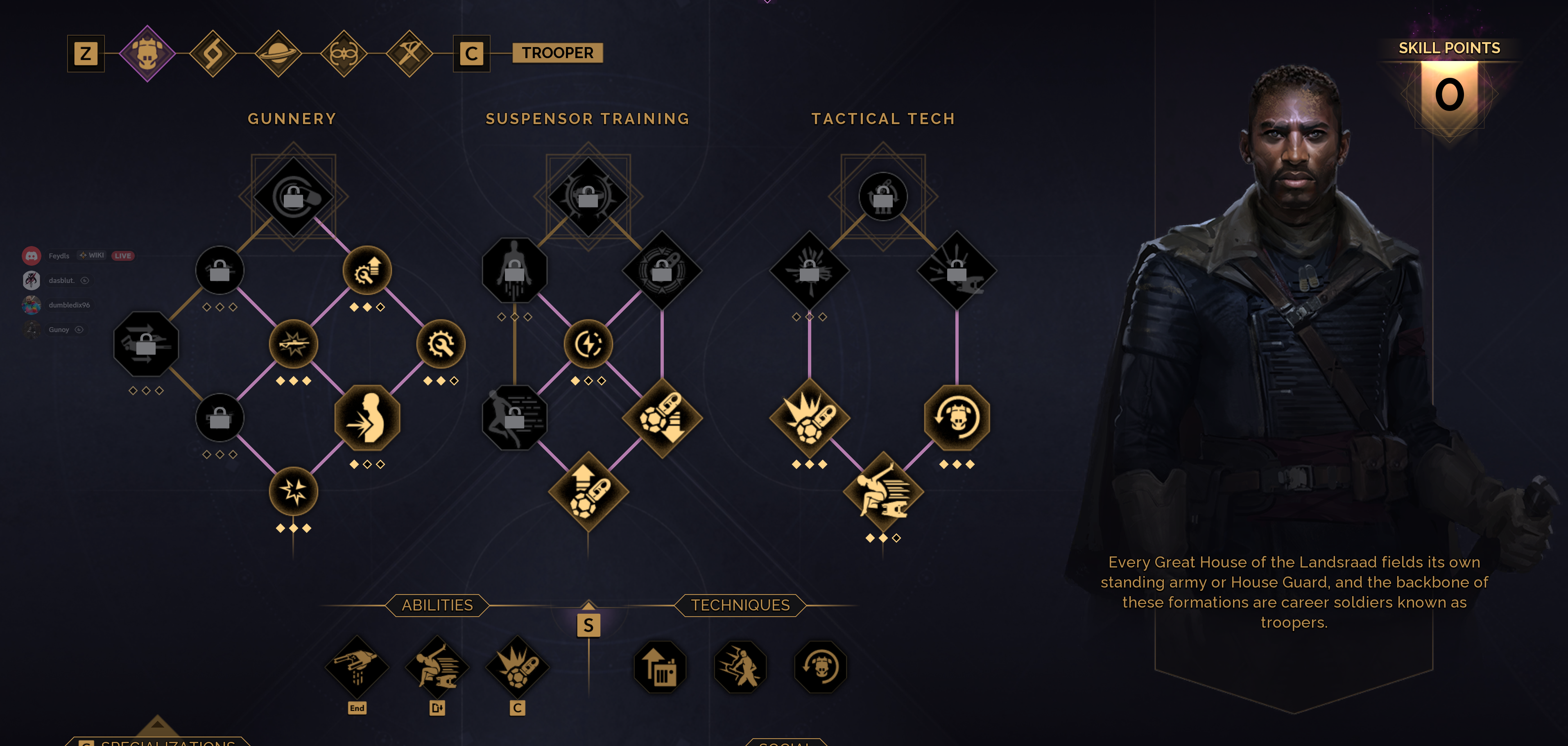Select the circular-arrow mask Tactical Tech skill
The width and height of the screenshot is (1568, 746).
pos(957,418)
